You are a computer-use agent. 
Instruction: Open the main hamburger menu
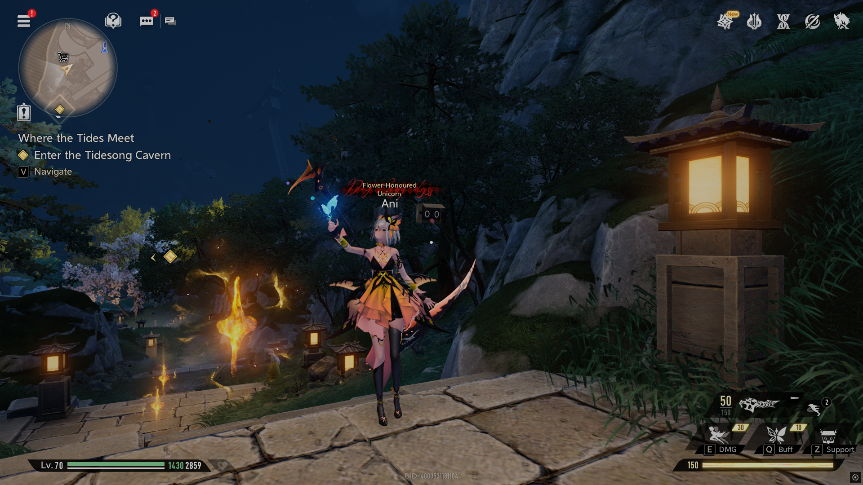coord(23,21)
